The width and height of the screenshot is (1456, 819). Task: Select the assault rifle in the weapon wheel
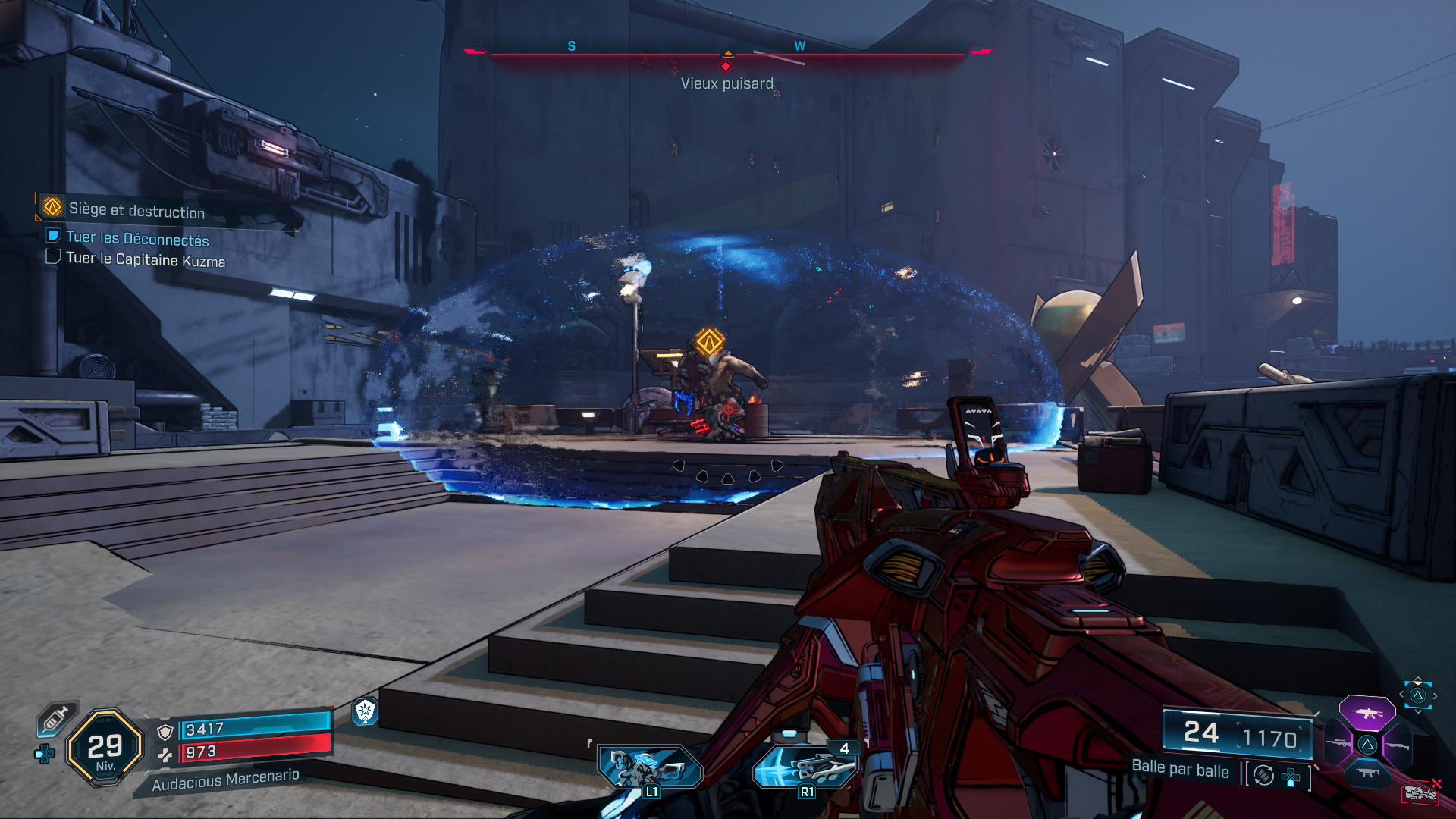pyautogui.click(x=1368, y=714)
